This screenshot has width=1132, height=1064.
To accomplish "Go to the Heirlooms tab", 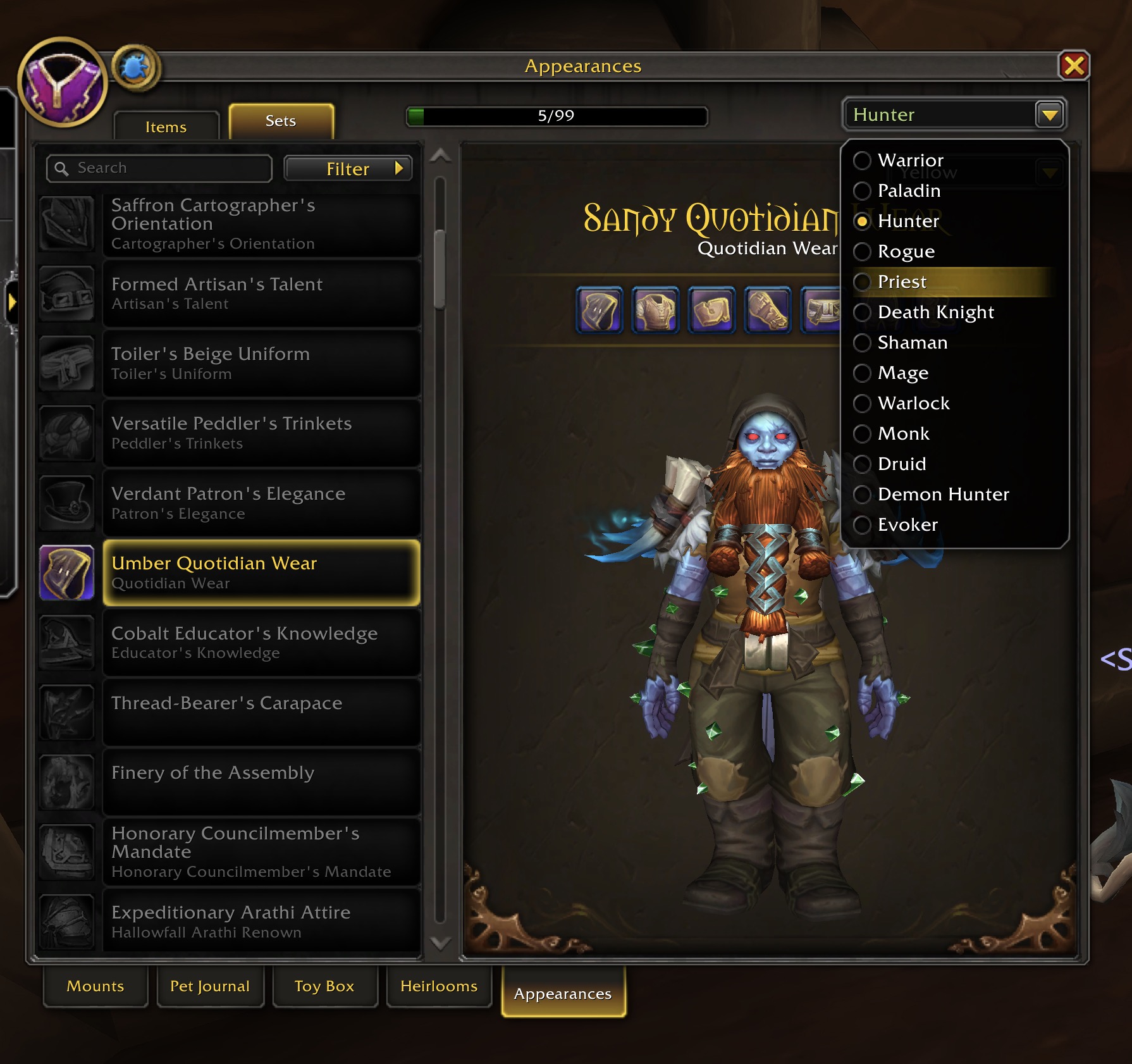I will click(x=439, y=986).
